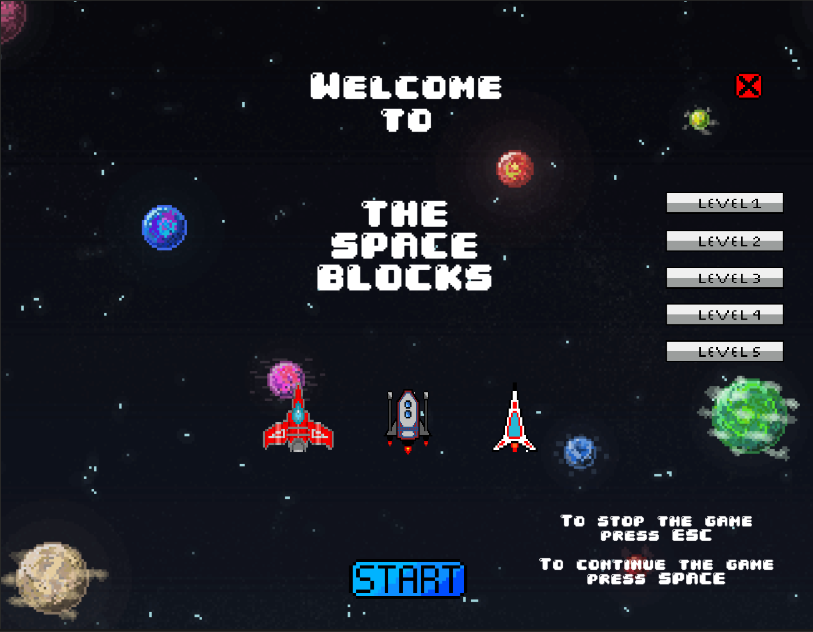The height and width of the screenshot is (632, 813).
Task: Choose the Level 2 button
Action: (724, 241)
